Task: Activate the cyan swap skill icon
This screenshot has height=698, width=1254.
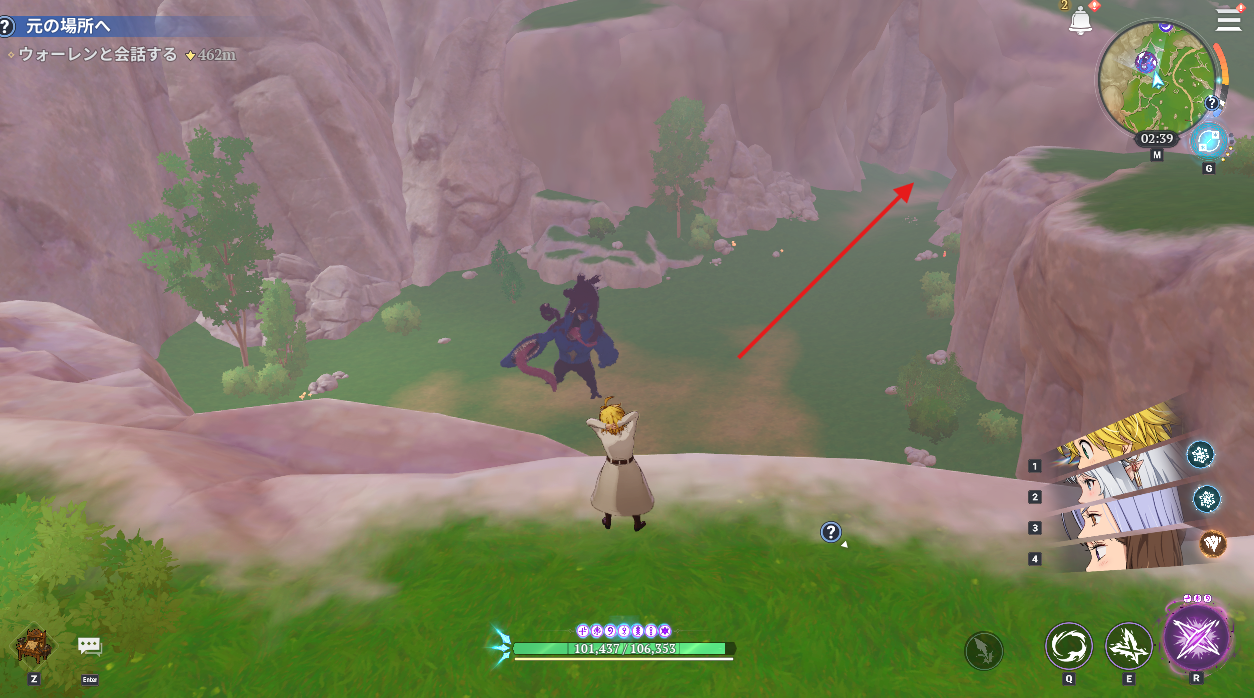Action: coord(1208,141)
